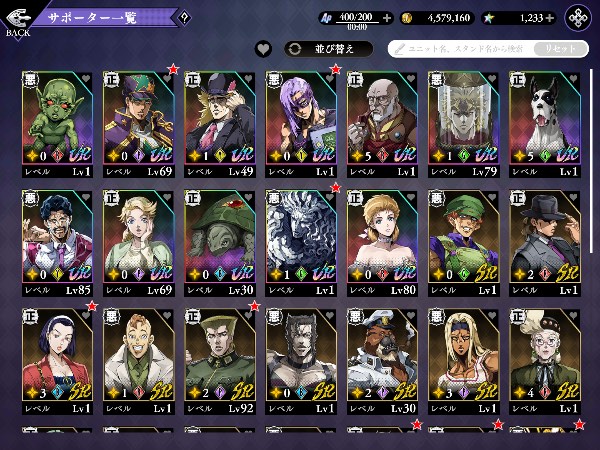This screenshot has width=600, height=450.
Task: Select the green goblin creature supporter card
Action: coord(58,123)
